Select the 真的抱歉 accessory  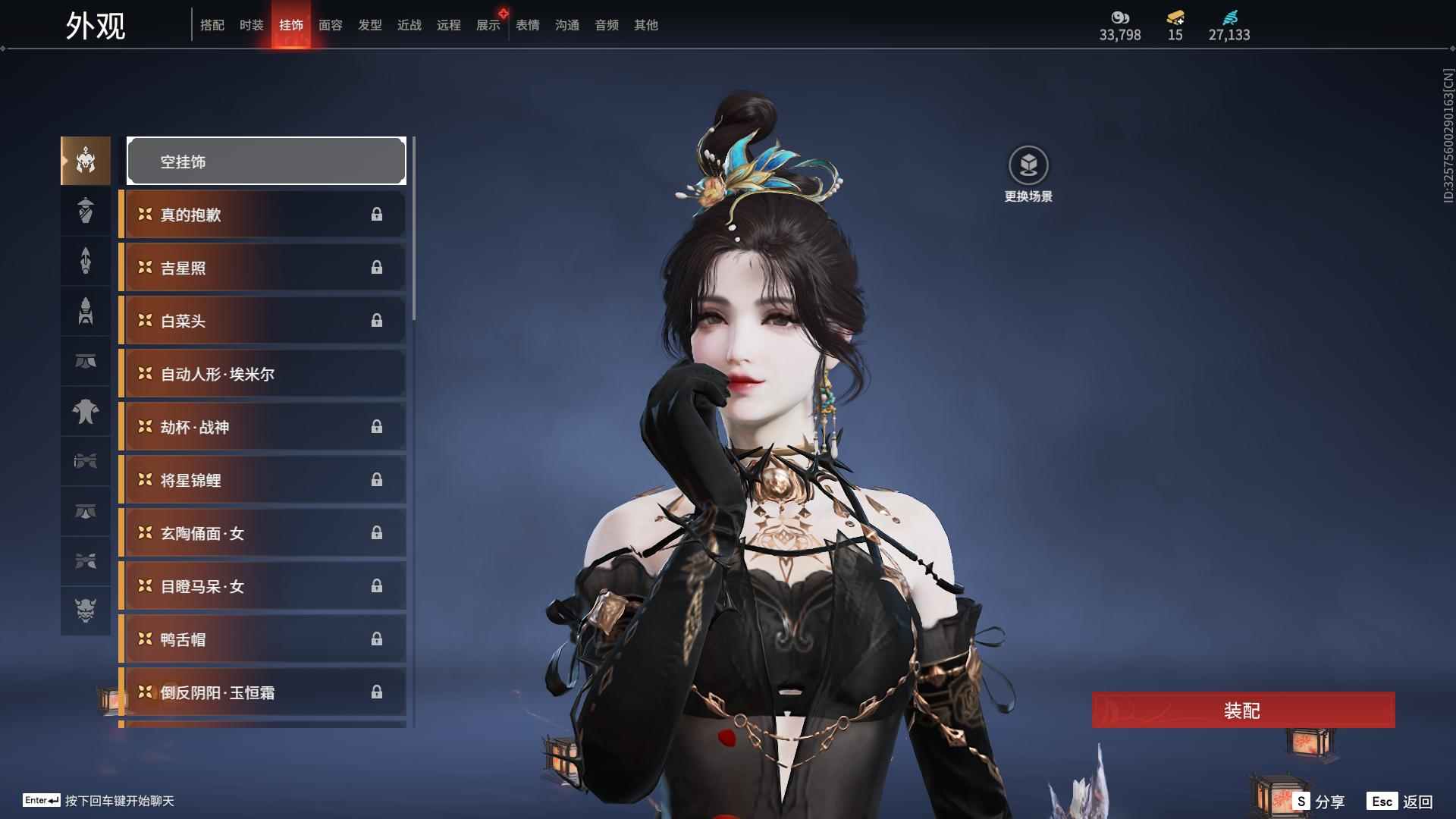pyautogui.click(x=263, y=215)
